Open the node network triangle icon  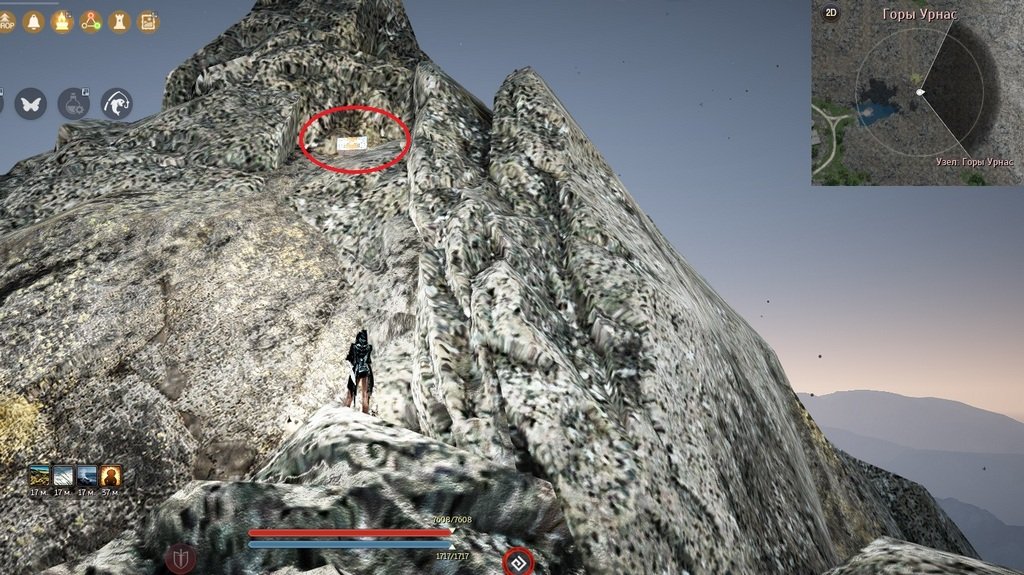click(91, 21)
